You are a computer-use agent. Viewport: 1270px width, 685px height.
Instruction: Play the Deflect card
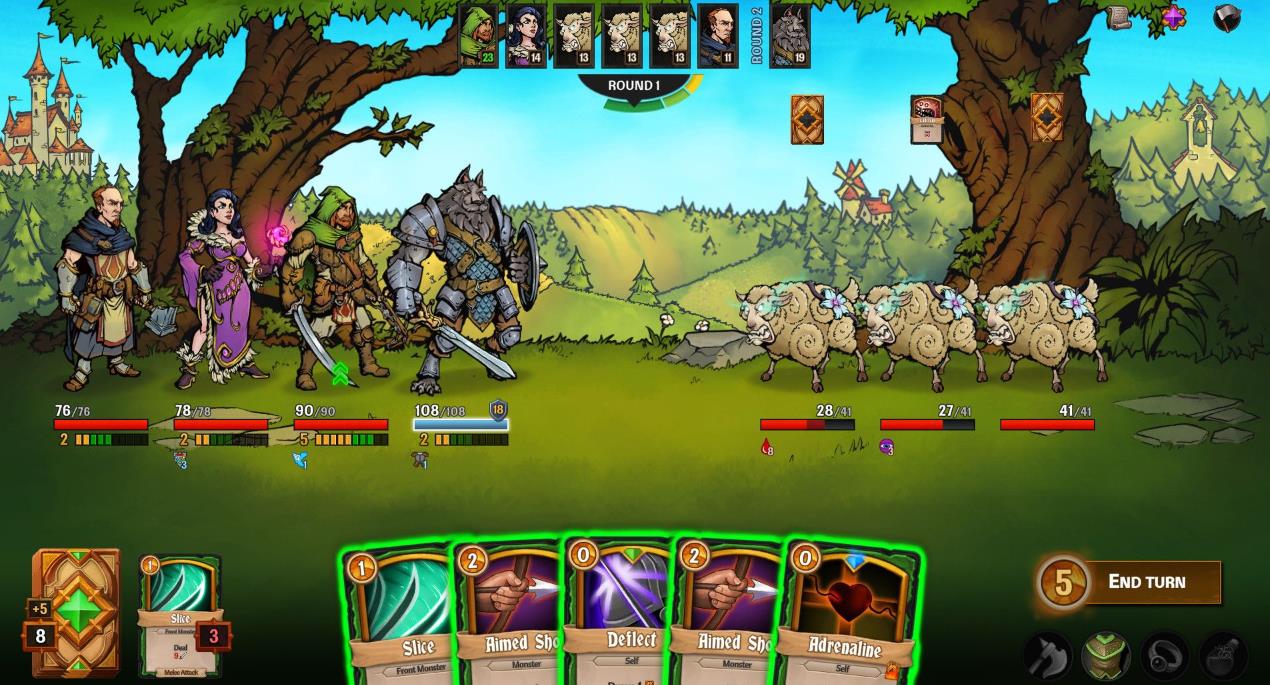click(x=620, y=612)
